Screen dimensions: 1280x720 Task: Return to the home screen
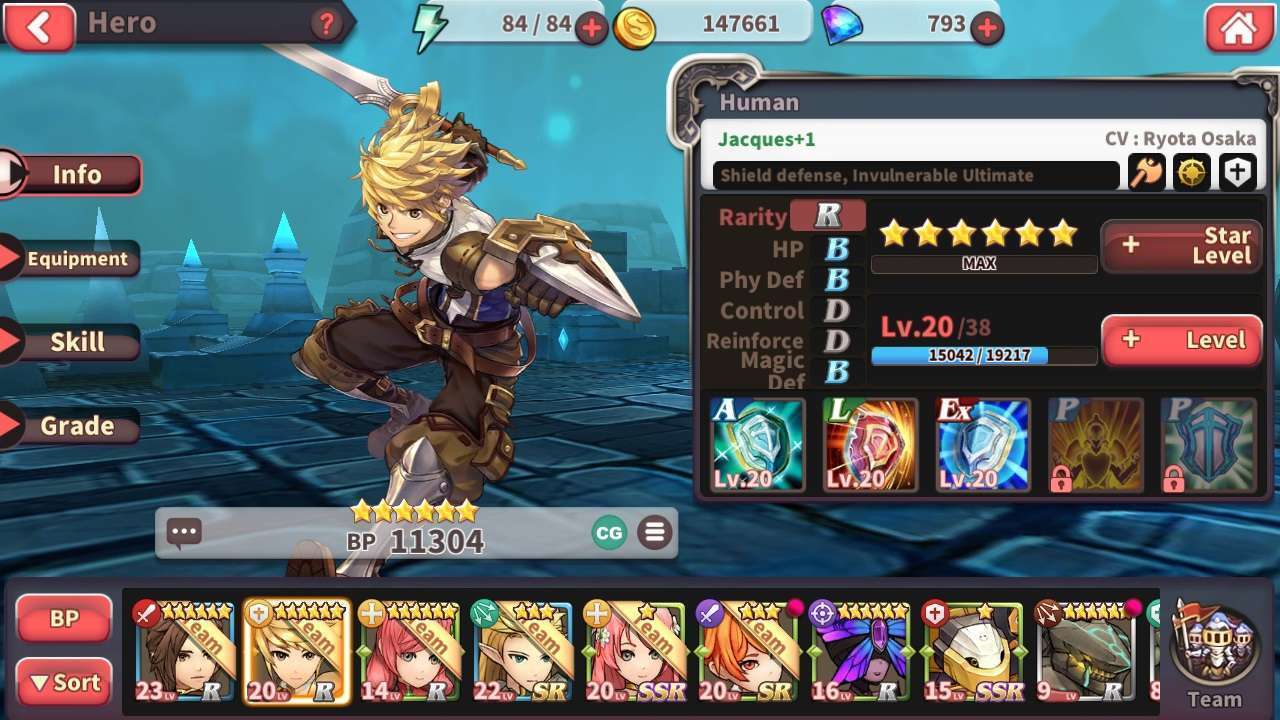click(1238, 28)
